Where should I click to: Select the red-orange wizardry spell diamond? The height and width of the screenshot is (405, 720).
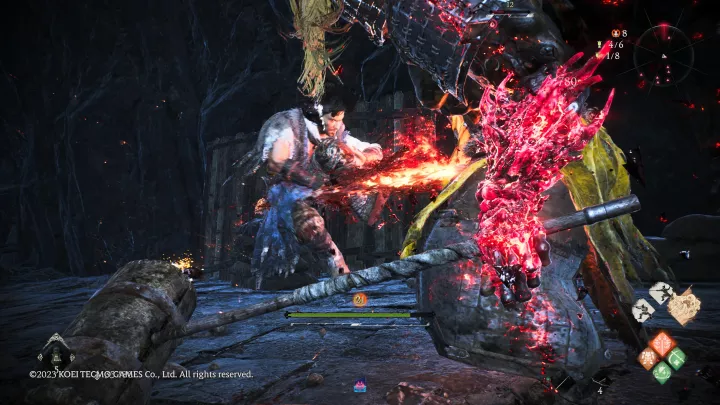[x=662, y=345]
